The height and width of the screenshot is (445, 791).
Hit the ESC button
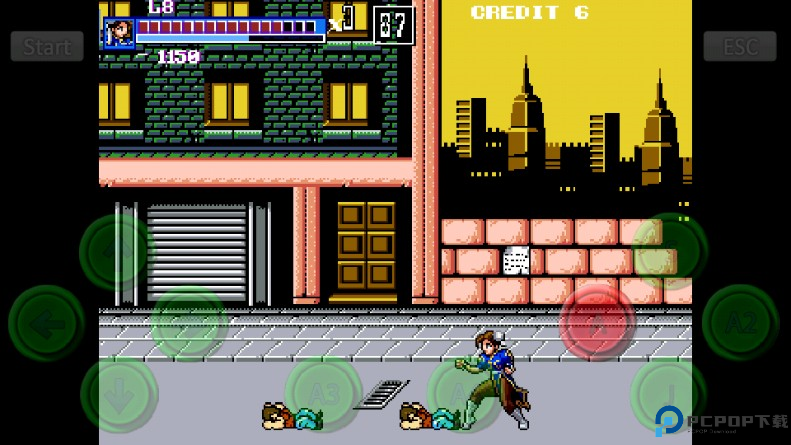click(x=740, y=47)
